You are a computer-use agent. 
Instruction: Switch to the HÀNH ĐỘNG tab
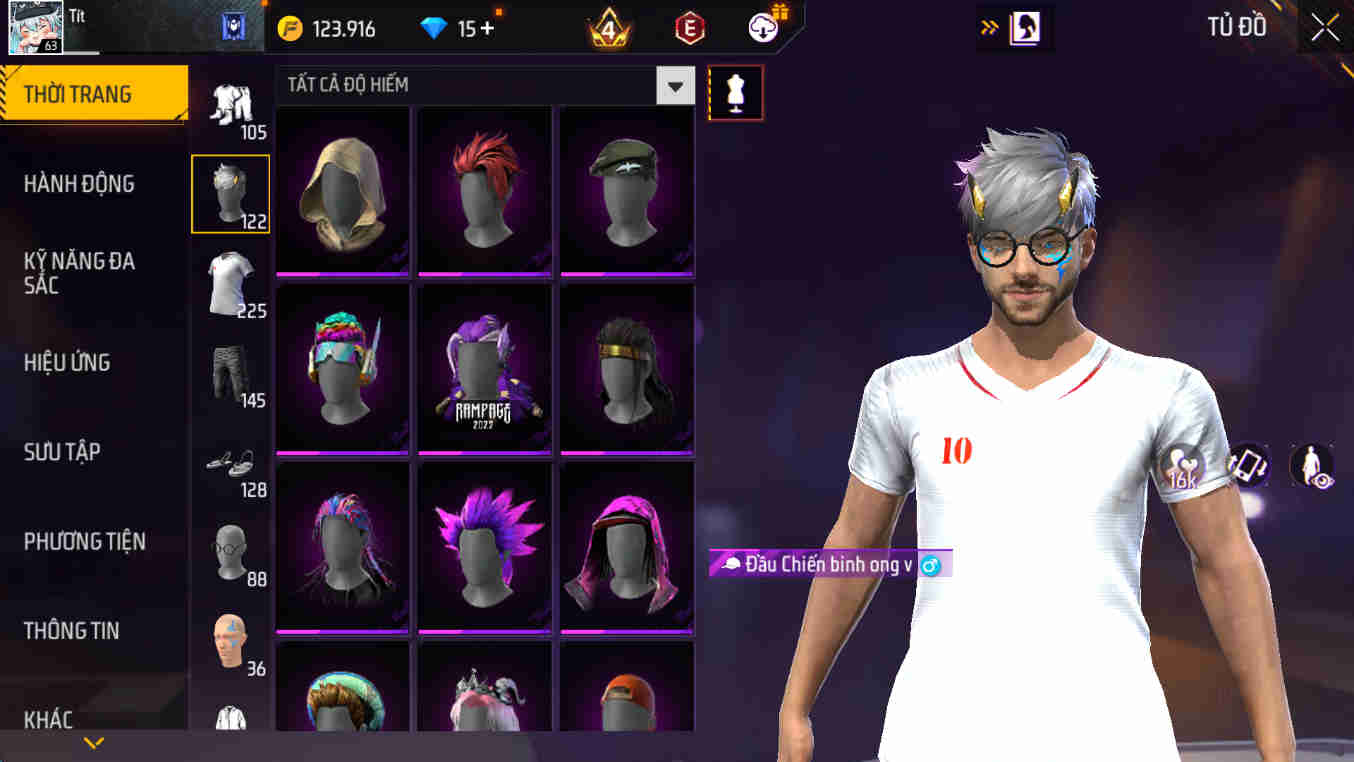[80, 184]
